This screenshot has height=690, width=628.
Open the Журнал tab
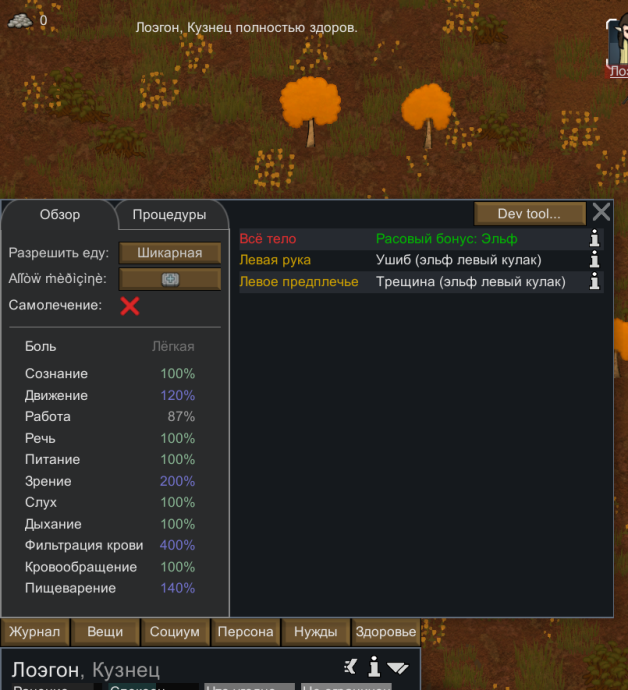36,632
